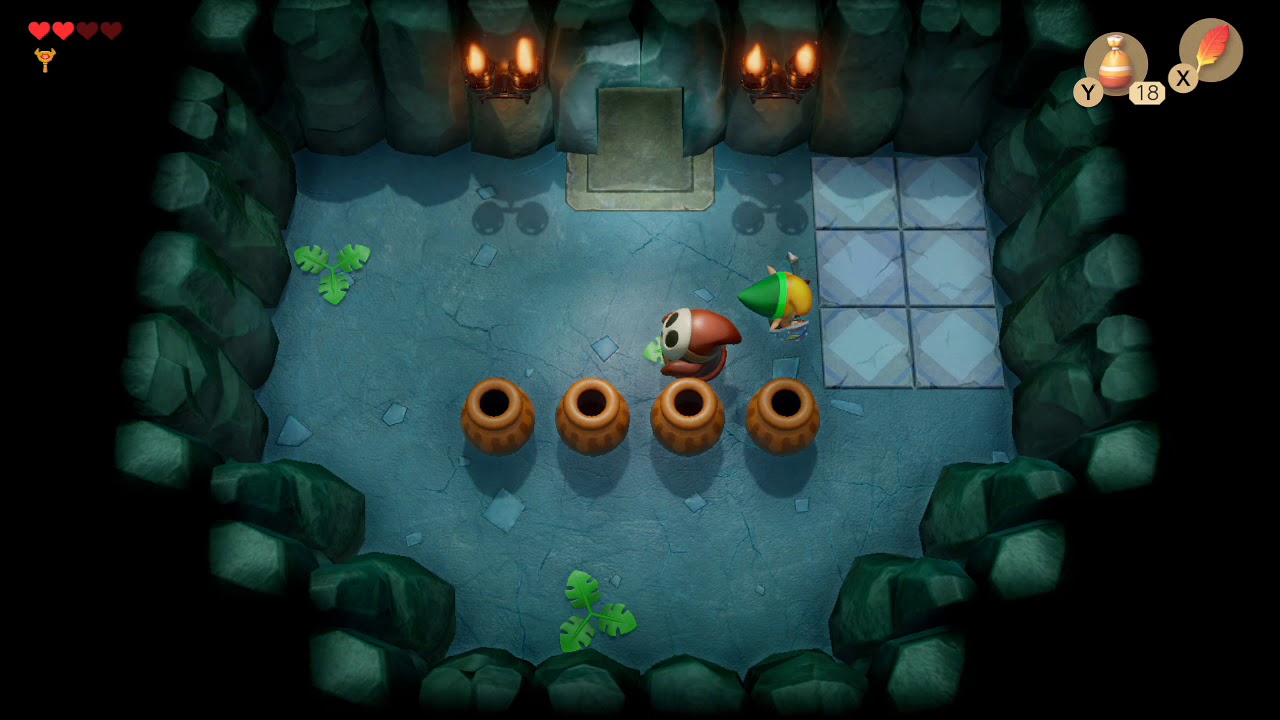The height and width of the screenshot is (720, 1280).
Task: Click the rightmost empty heart container
Action: [x=110, y=30]
